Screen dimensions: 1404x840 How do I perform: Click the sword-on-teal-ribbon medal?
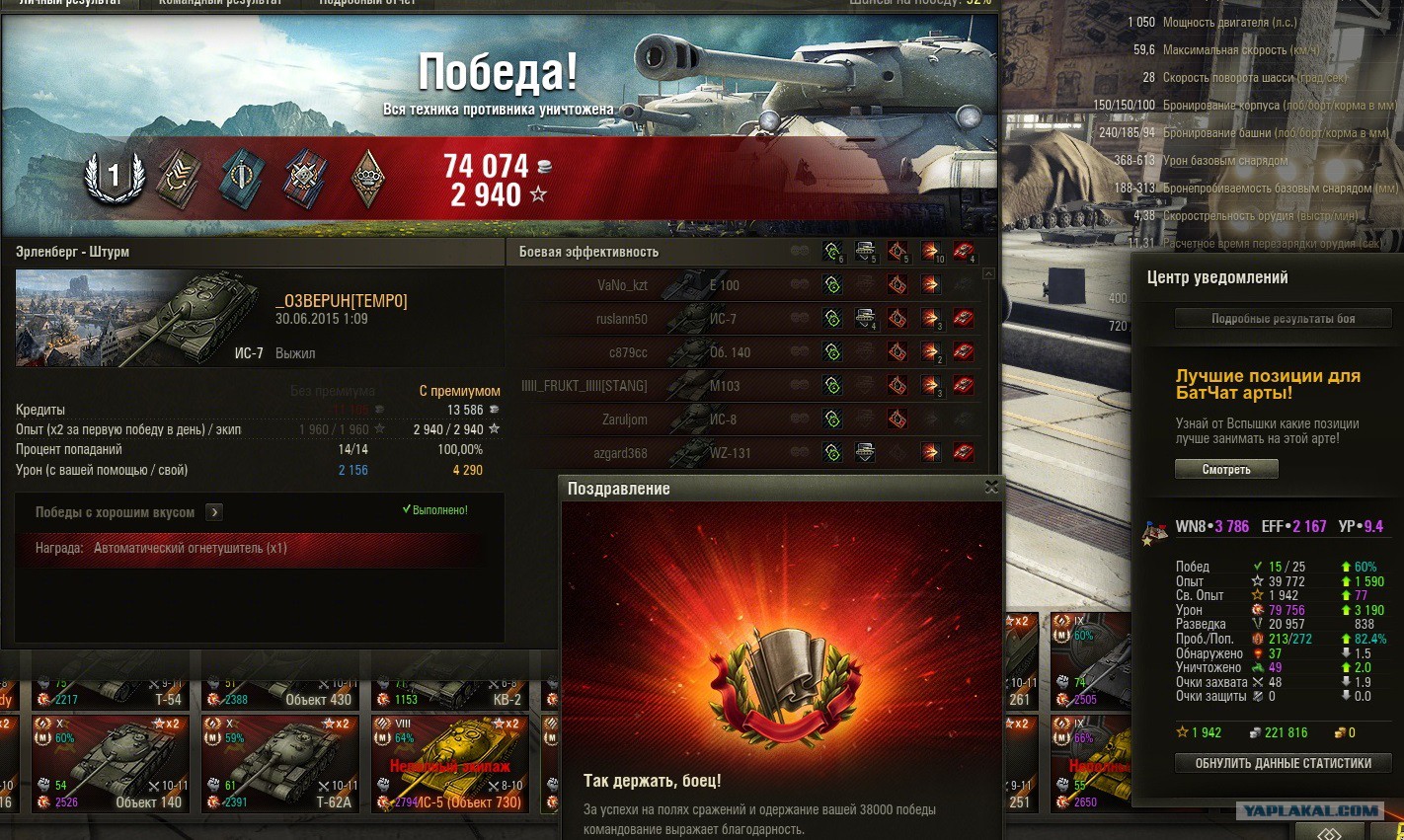tap(241, 179)
